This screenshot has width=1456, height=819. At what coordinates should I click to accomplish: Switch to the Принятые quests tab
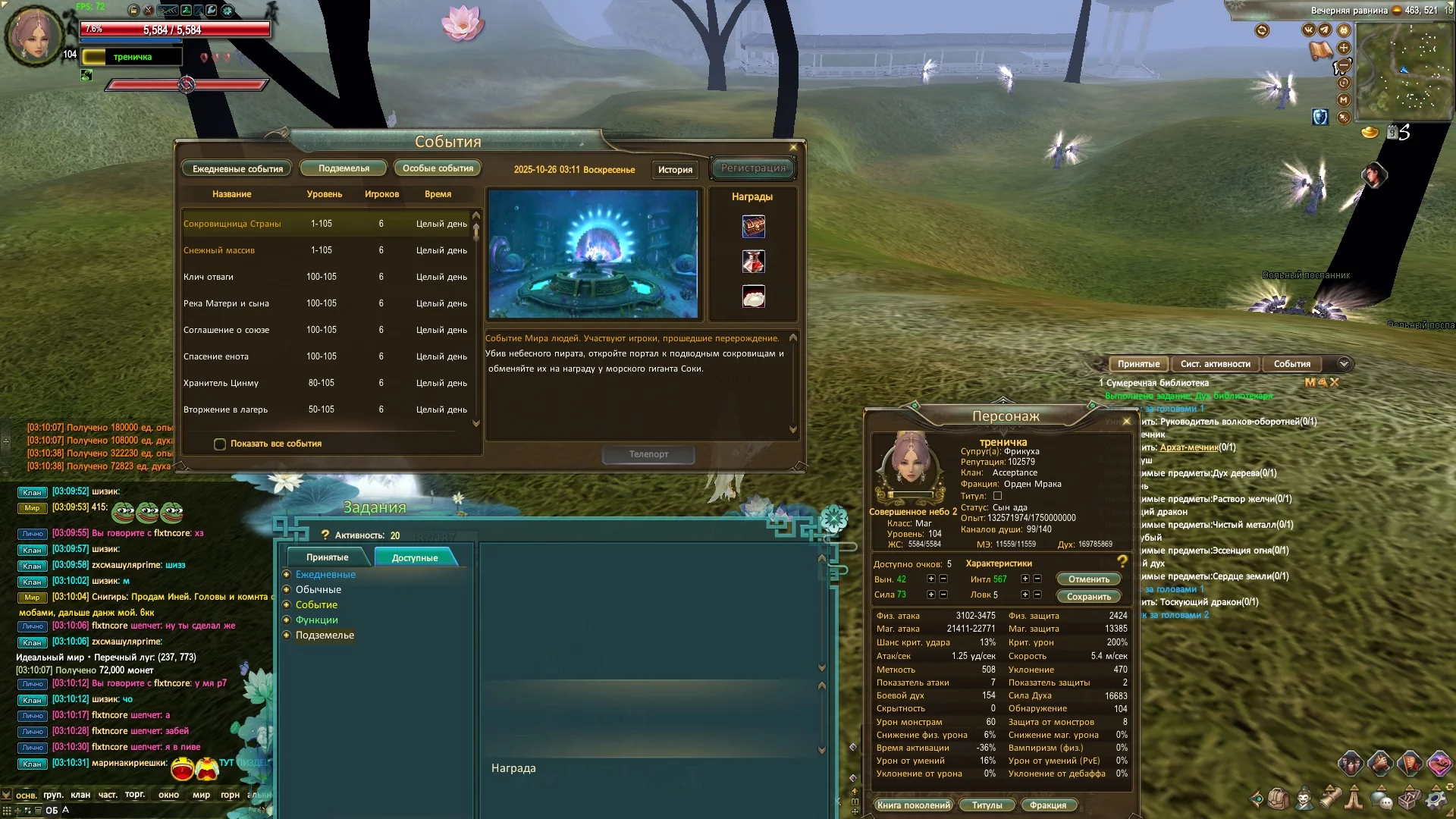[327, 557]
